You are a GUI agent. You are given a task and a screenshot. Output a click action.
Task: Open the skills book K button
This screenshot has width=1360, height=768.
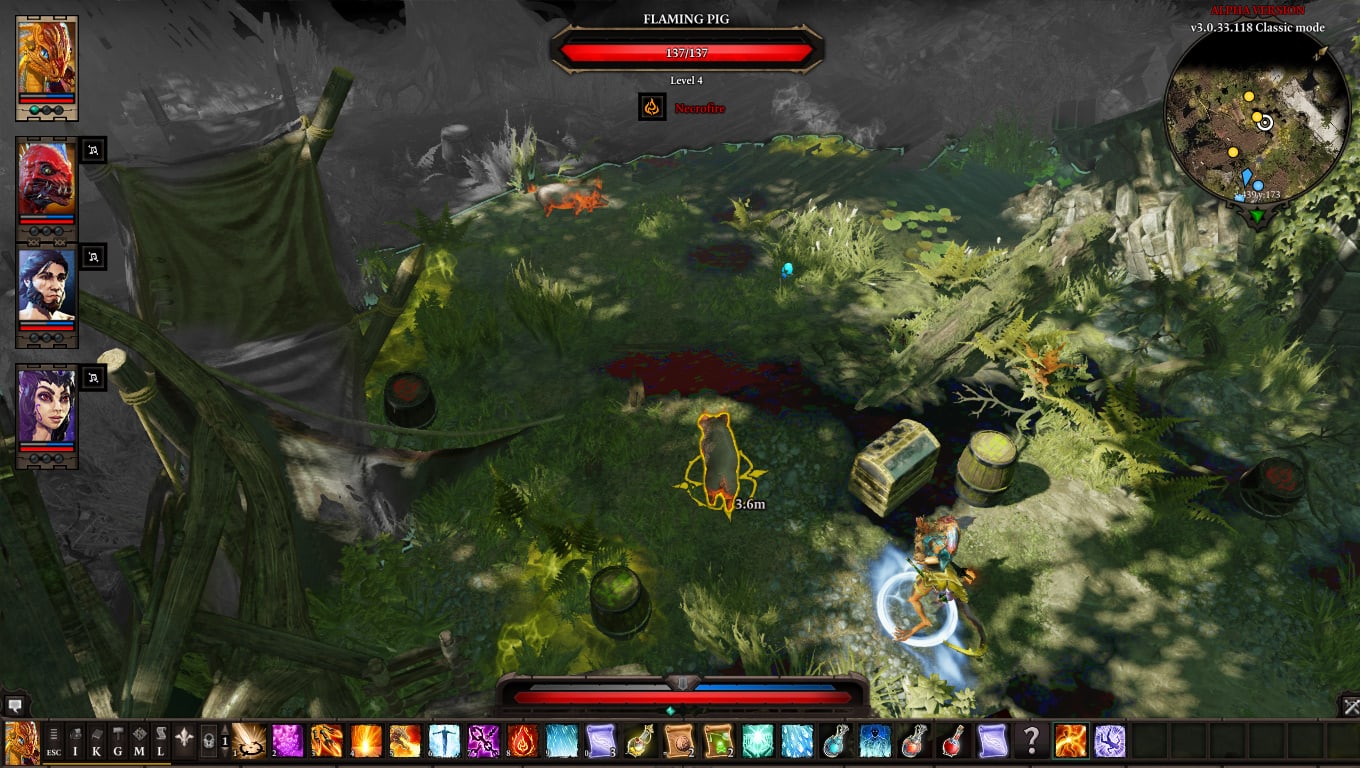(x=96, y=741)
